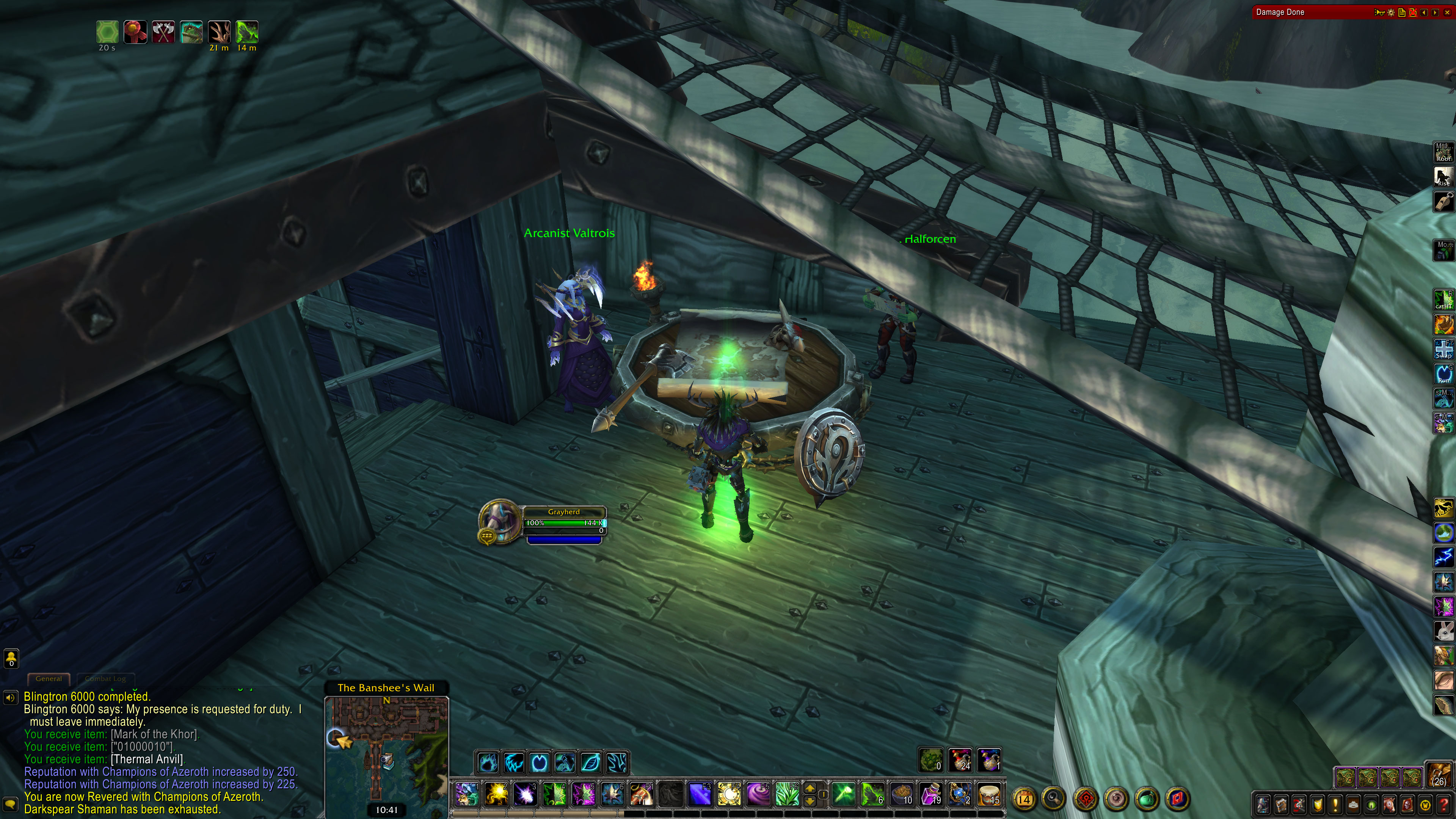Image resolution: width=1456 pixels, height=819 pixels.
Task: Switch to the Combat Log tab
Action: (x=105, y=678)
